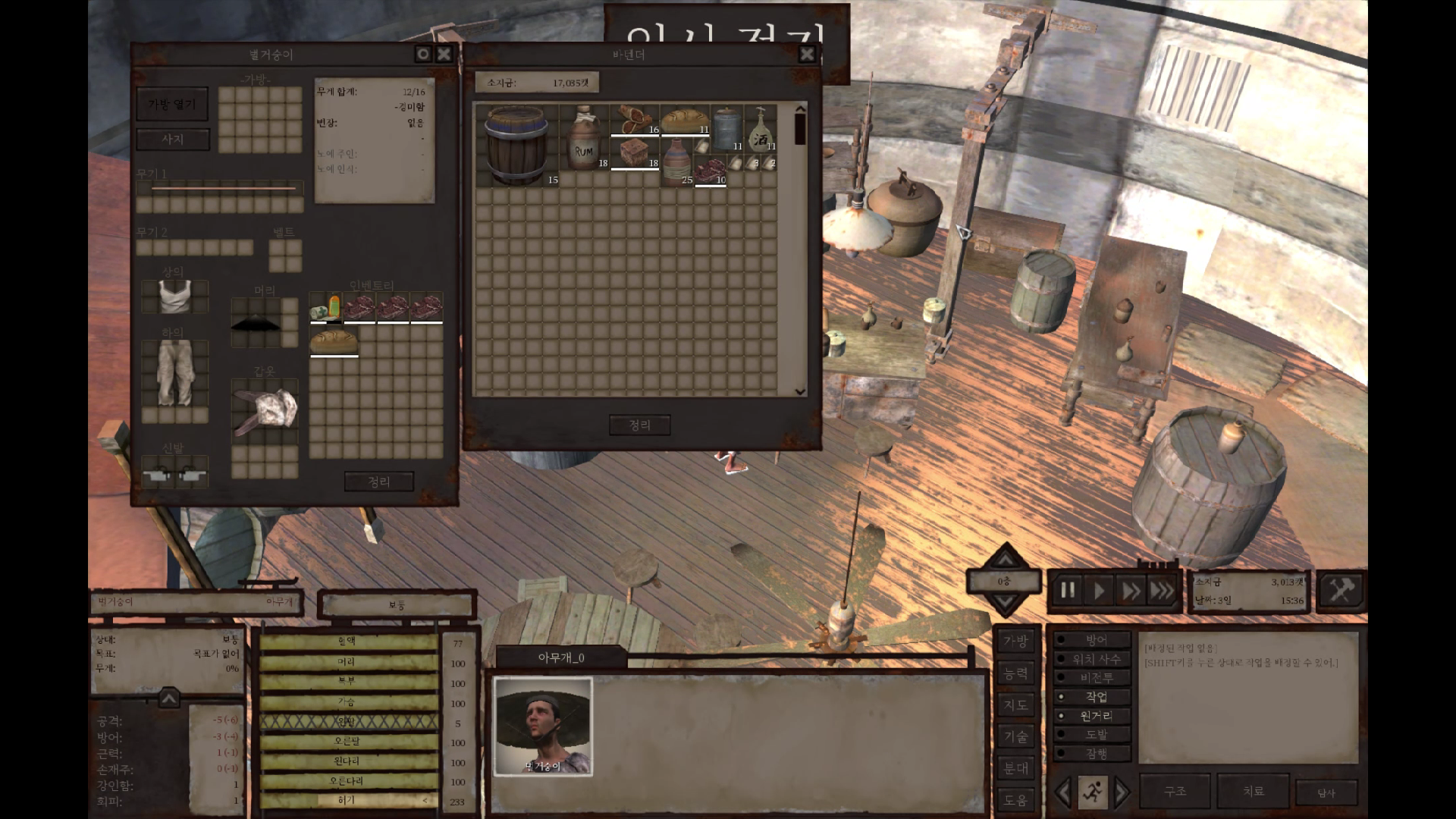Viewport: 1456px width, 819px height.
Task: Open the 지도 map tab
Action: [x=1015, y=705]
